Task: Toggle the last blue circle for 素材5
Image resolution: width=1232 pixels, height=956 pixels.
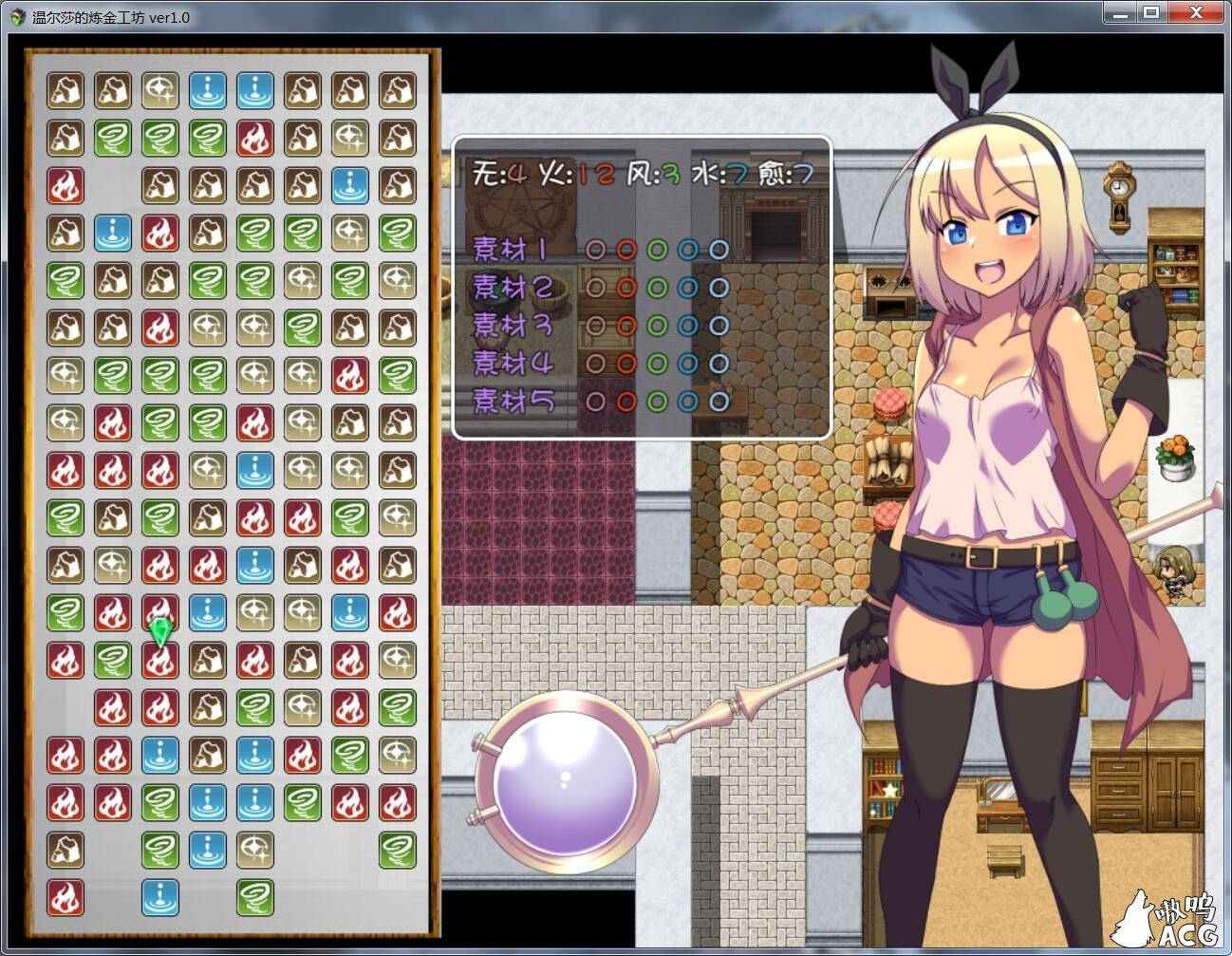Action: (x=718, y=401)
